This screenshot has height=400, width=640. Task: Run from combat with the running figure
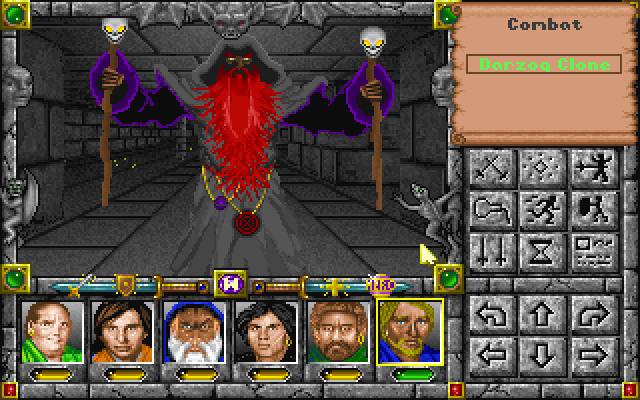(x=539, y=208)
